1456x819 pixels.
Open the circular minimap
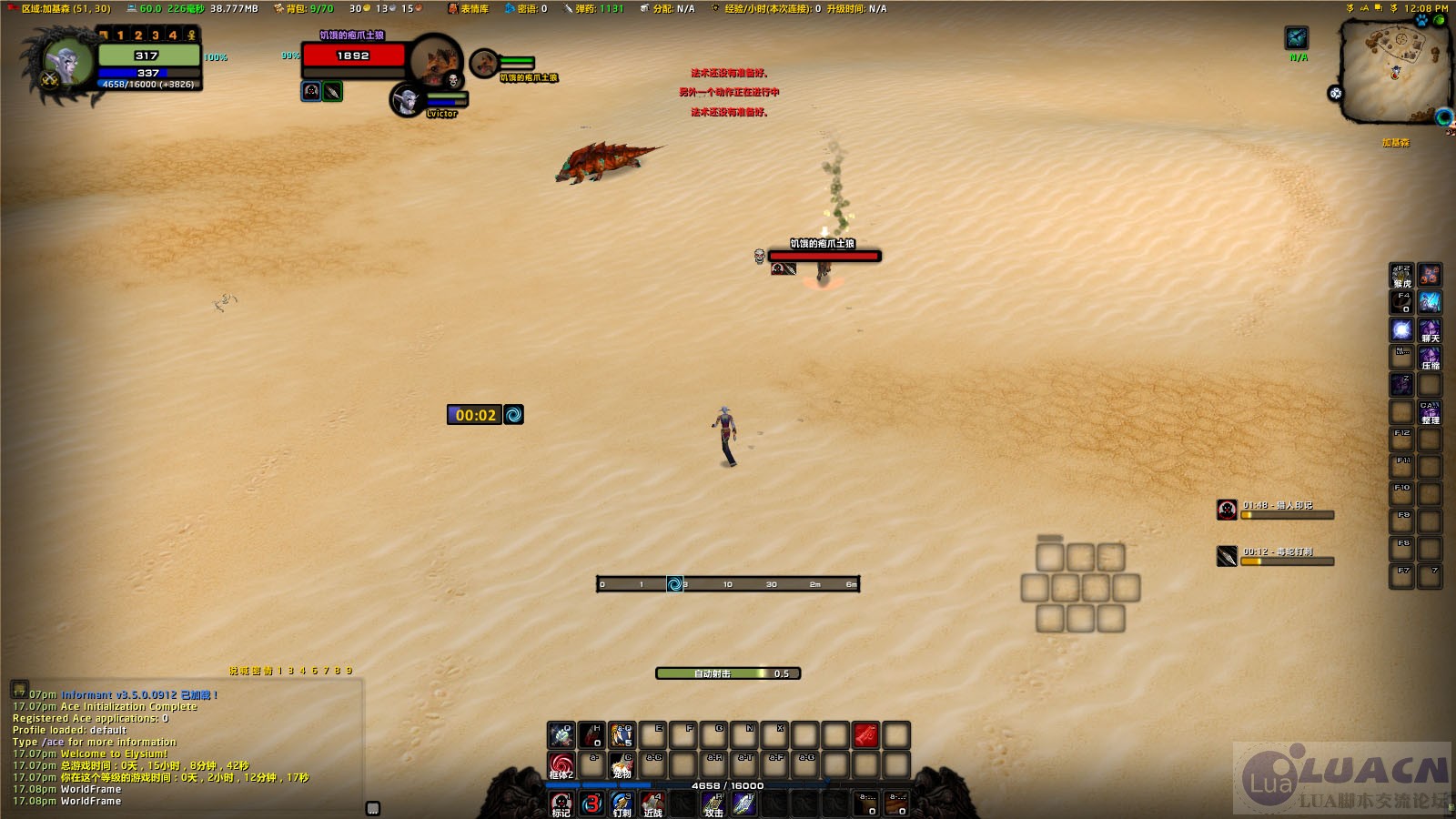coord(1393,71)
